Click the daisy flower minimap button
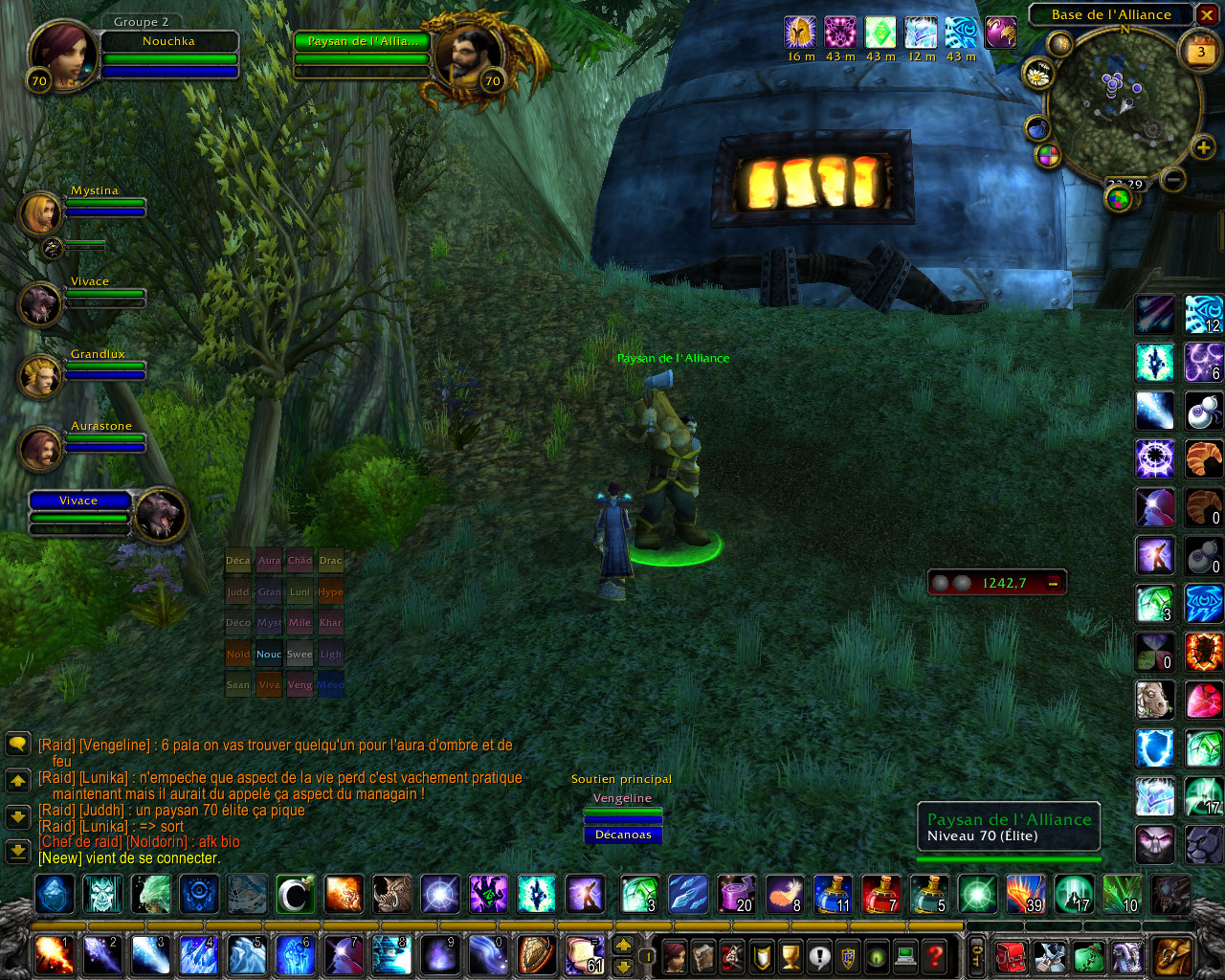The image size is (1225, 980). click(1037, 73)
